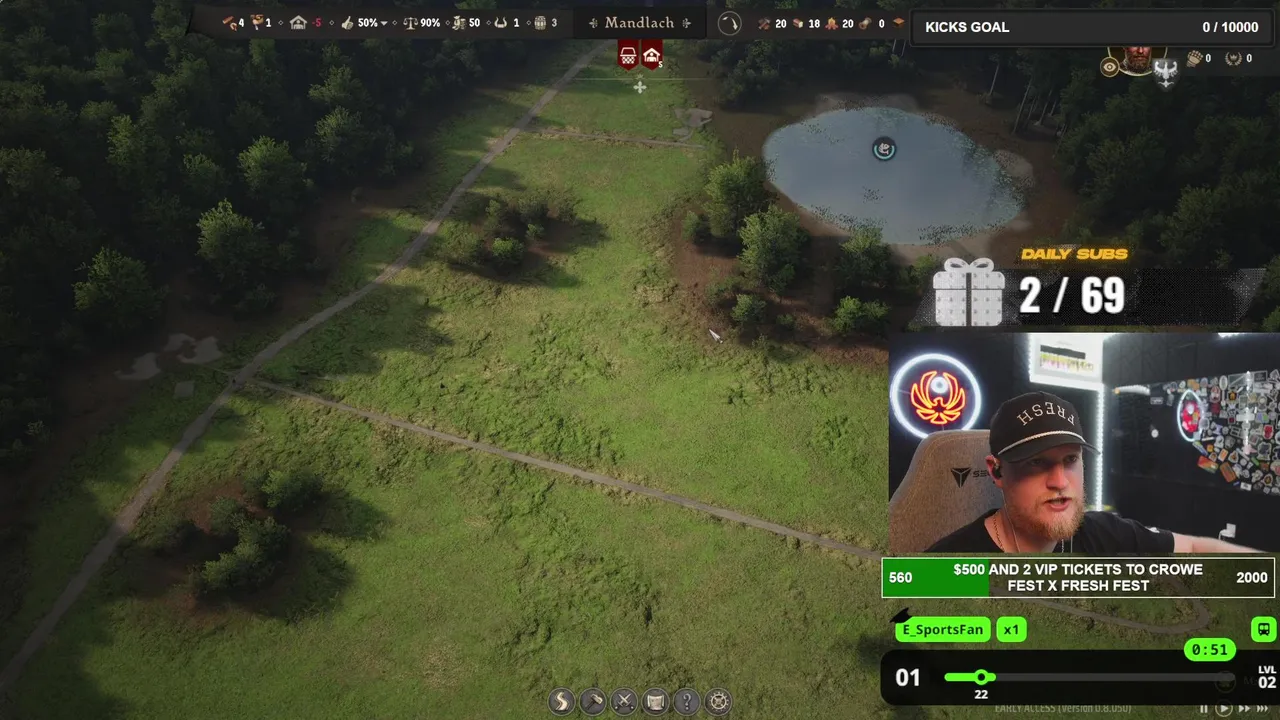
Task: Pause the game speed
Action: click(x=1204, y=709)
